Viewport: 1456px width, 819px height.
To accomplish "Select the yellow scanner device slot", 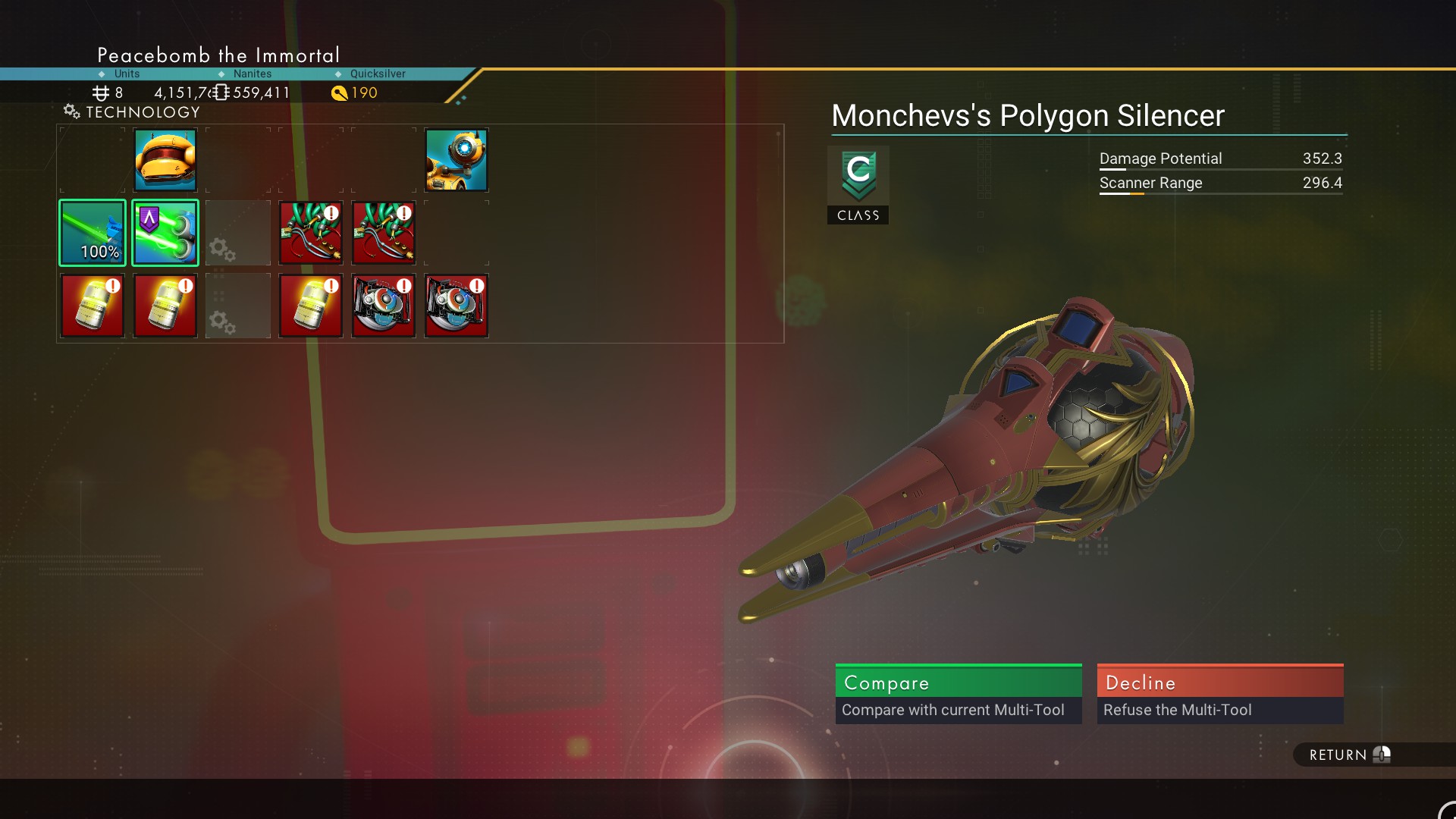I will [456, 160].
